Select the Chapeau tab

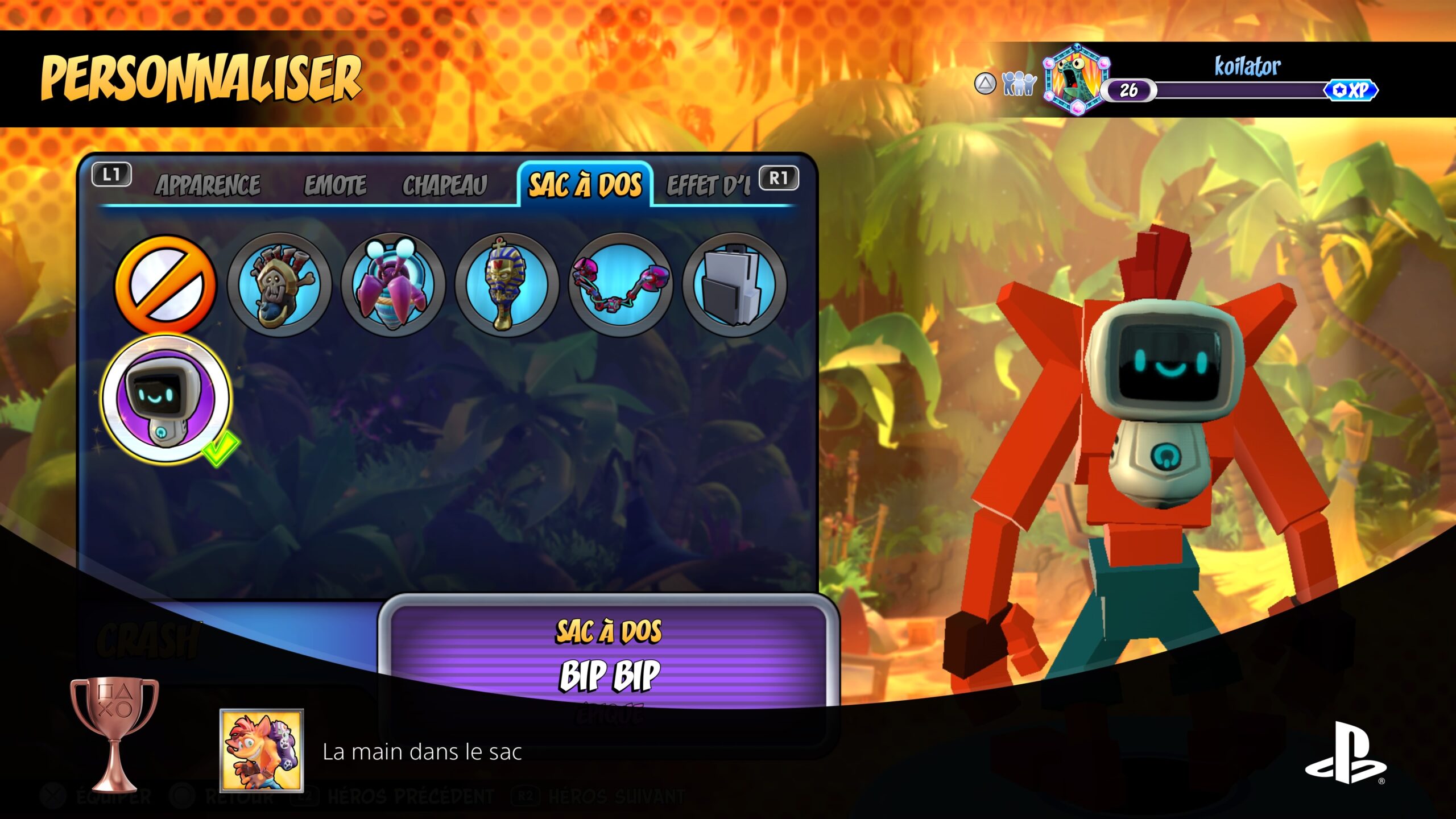click(x=445, y=185)
